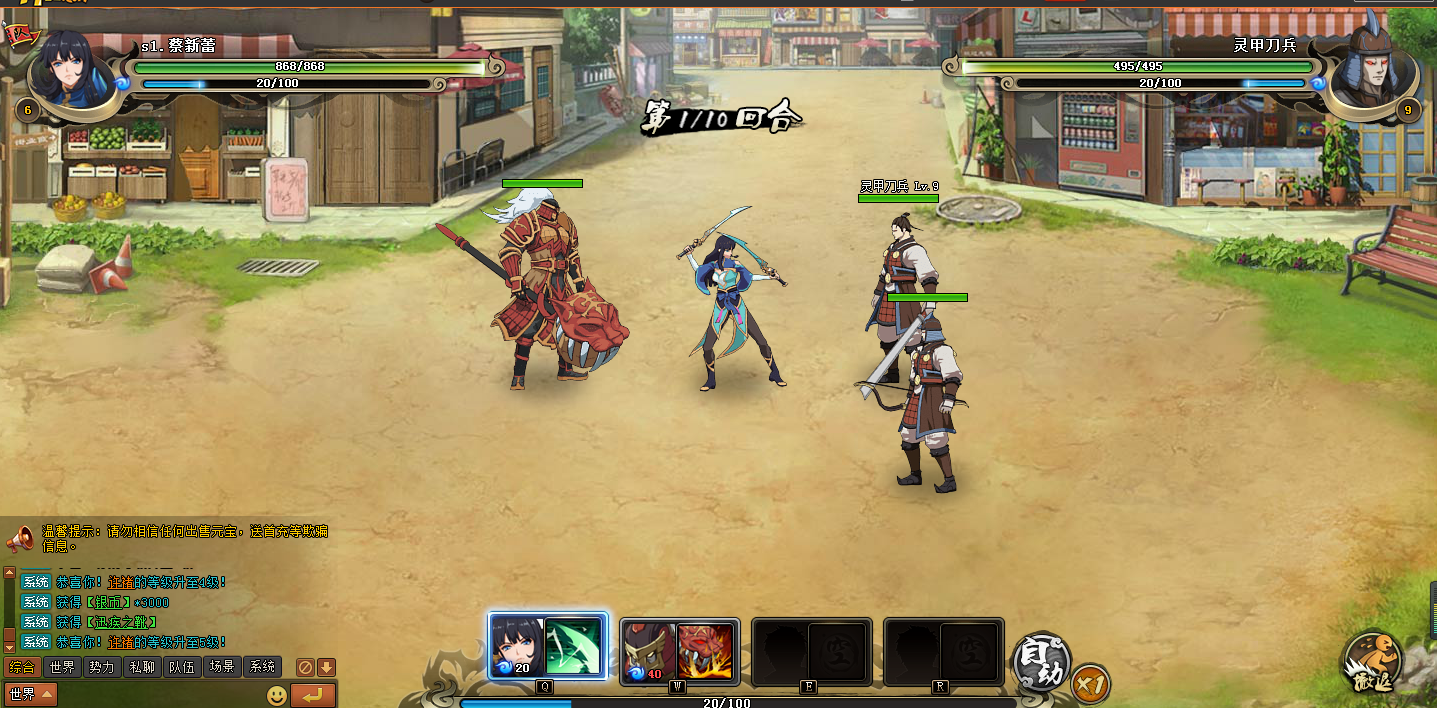Open the 系统 system messages tab
Screen dimensions: 1437x708
click(262, 667)
